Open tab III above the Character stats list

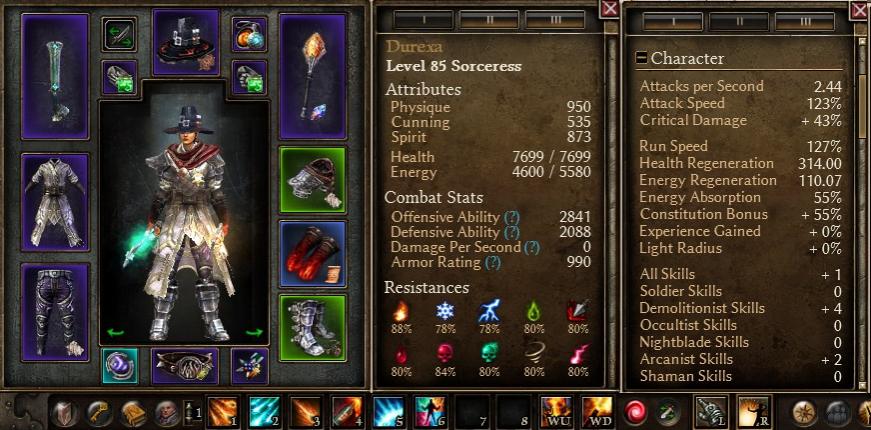[803, 22]
